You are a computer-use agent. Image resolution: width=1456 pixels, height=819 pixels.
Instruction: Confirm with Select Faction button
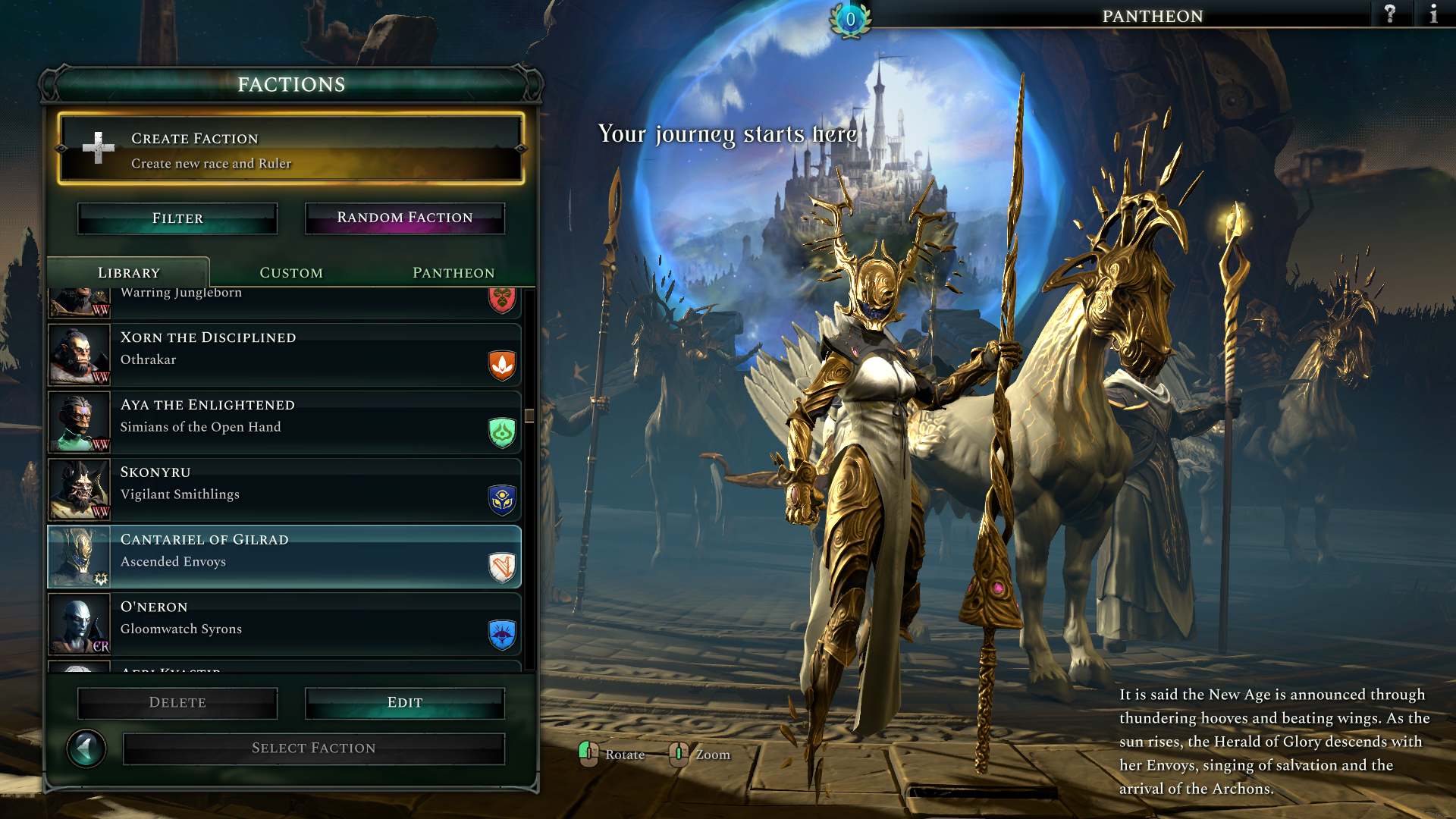314,748
